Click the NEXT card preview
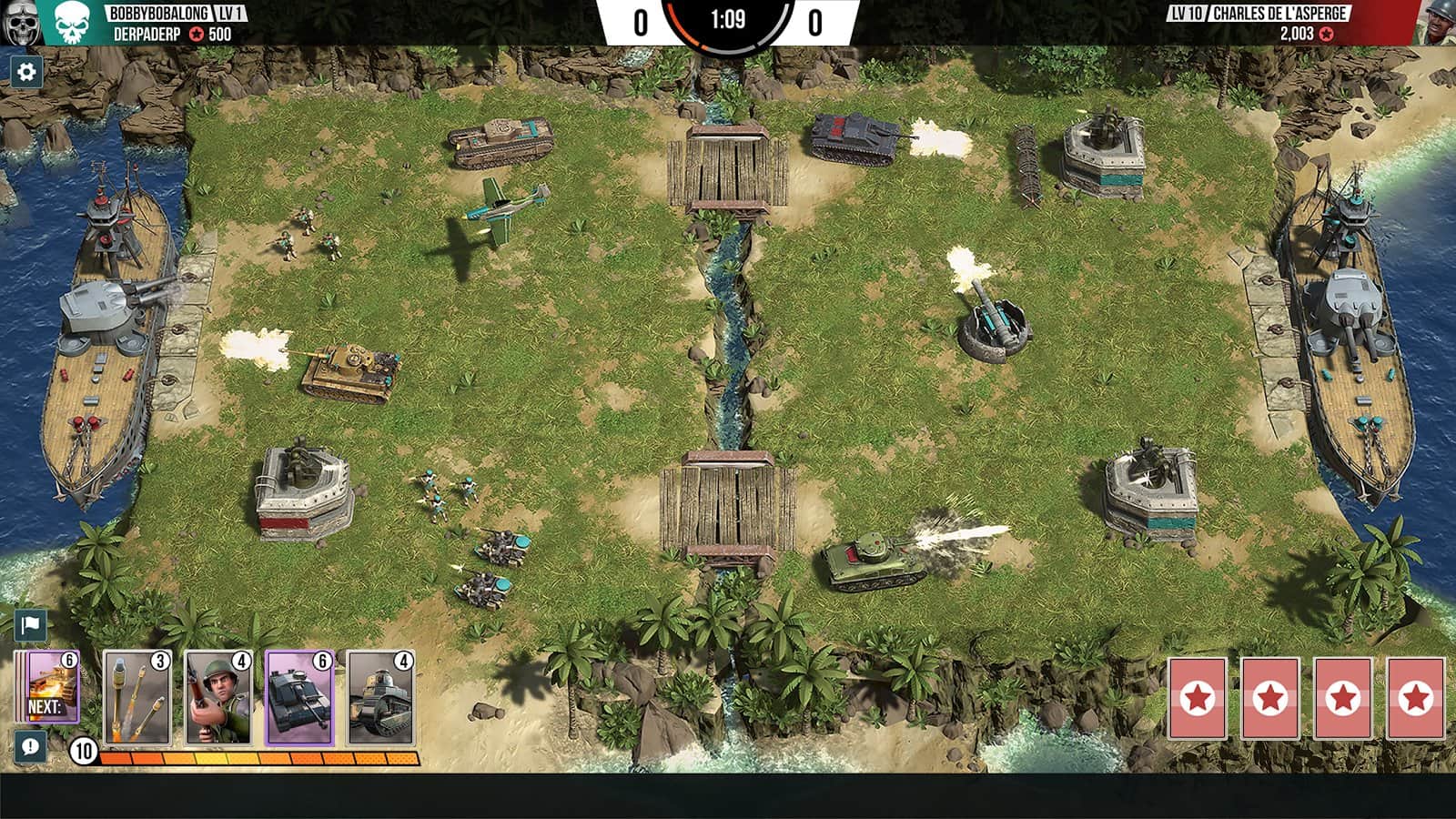1456x819 pixels. (53, 688)
